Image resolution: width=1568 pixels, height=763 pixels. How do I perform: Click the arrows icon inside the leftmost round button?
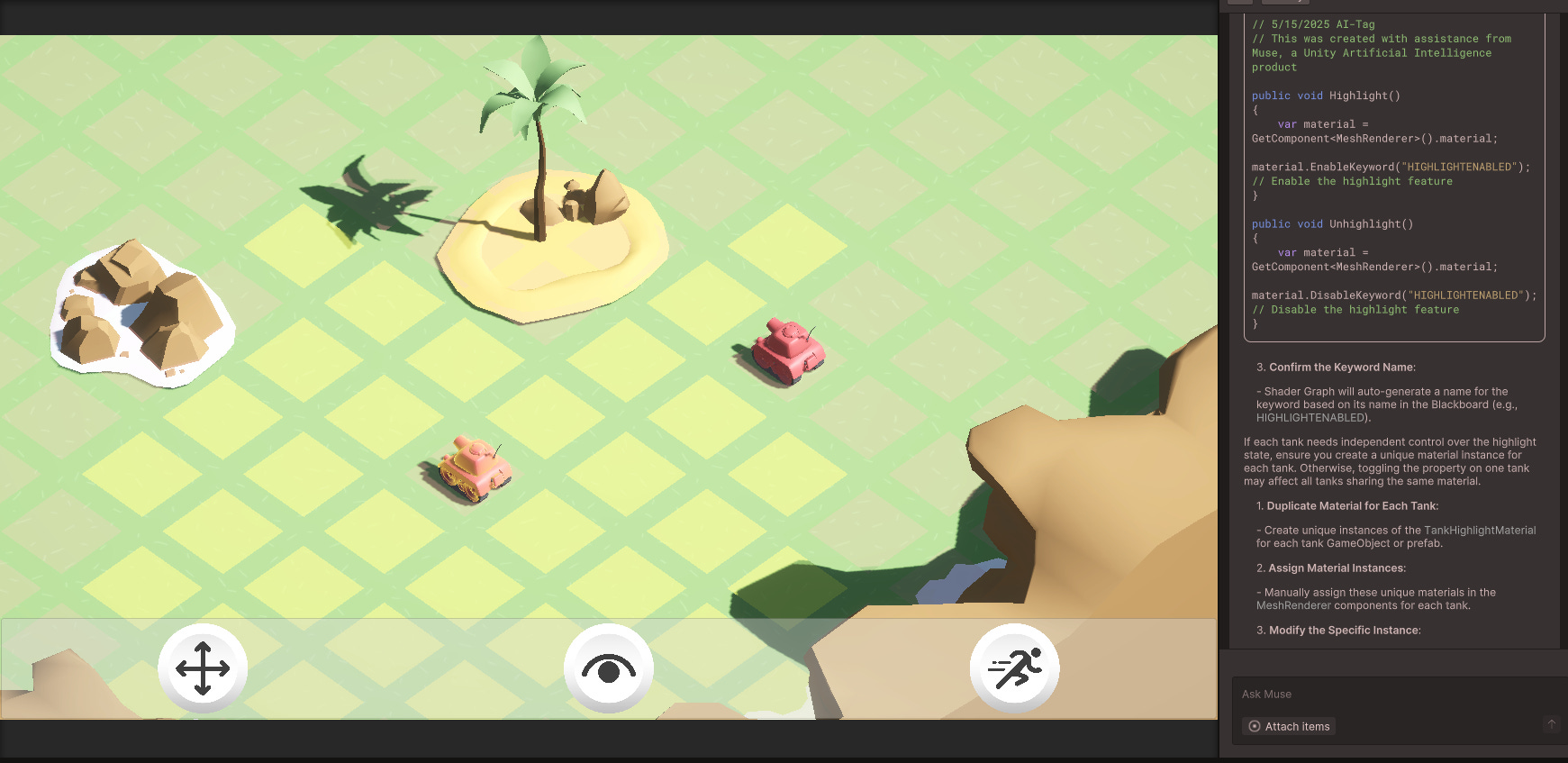tap(204, 668)
